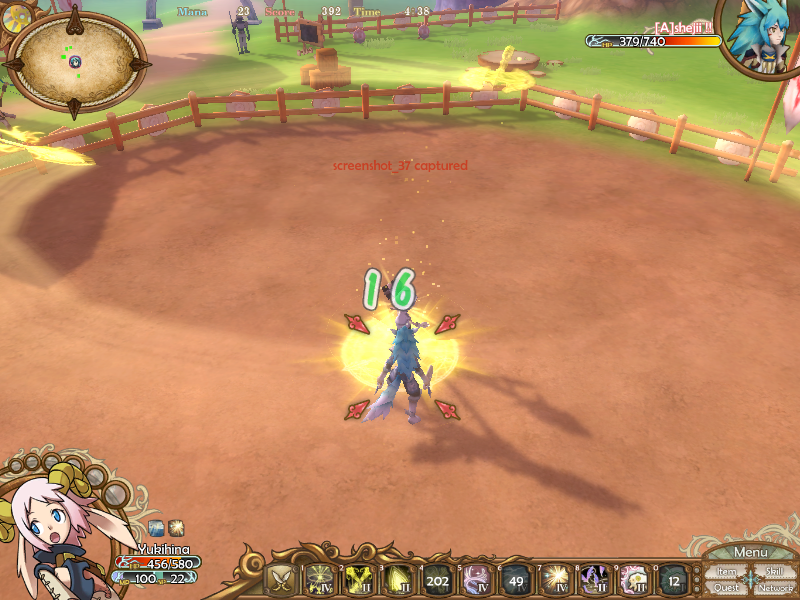
Task: Use the hotbar item showing 12
Action: 673,579
